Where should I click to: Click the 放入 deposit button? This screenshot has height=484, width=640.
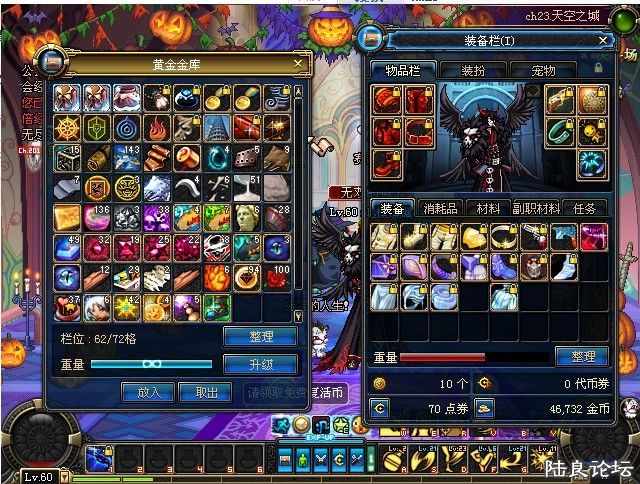[x=148, y=392]
